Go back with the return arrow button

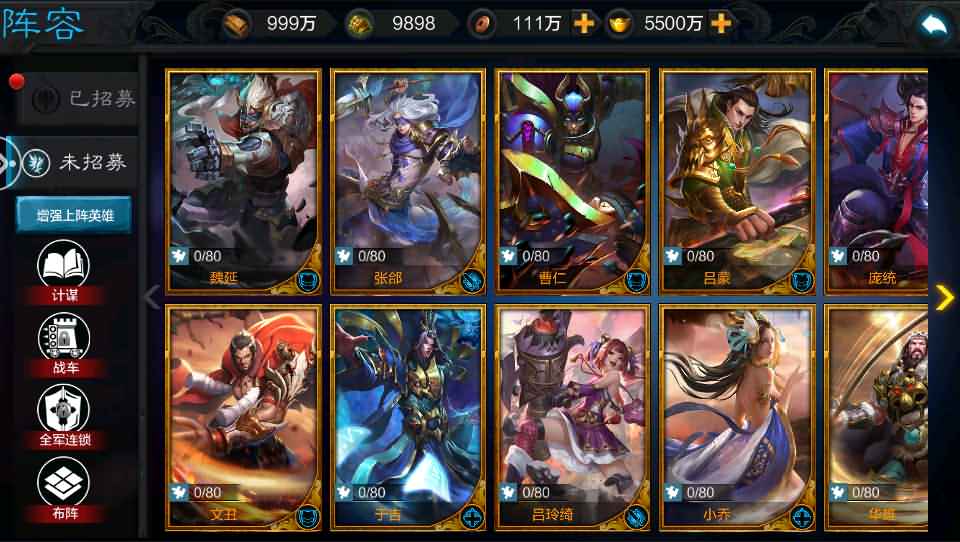point(933,24)
